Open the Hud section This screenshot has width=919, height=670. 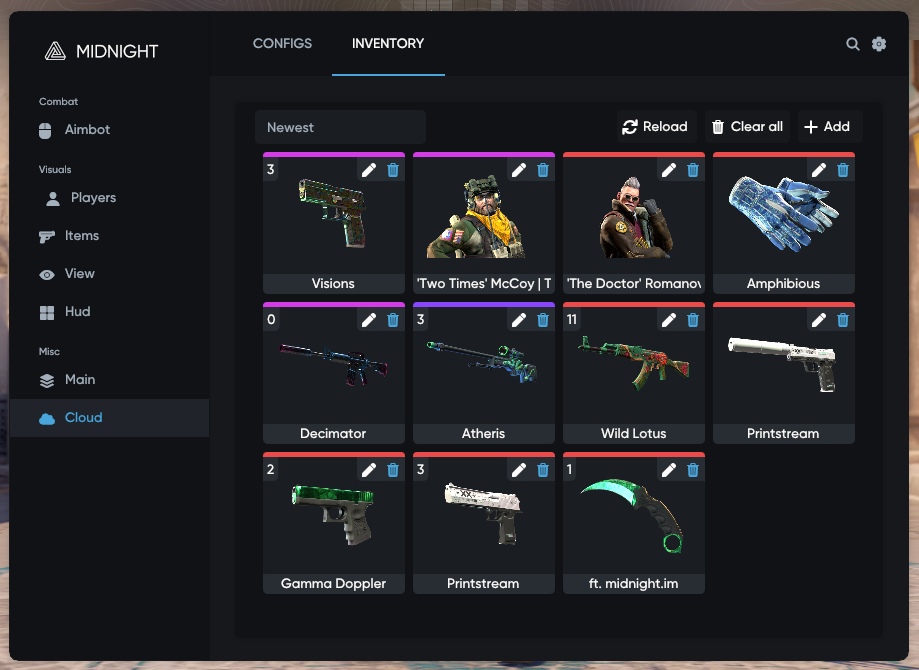point(77,312)
